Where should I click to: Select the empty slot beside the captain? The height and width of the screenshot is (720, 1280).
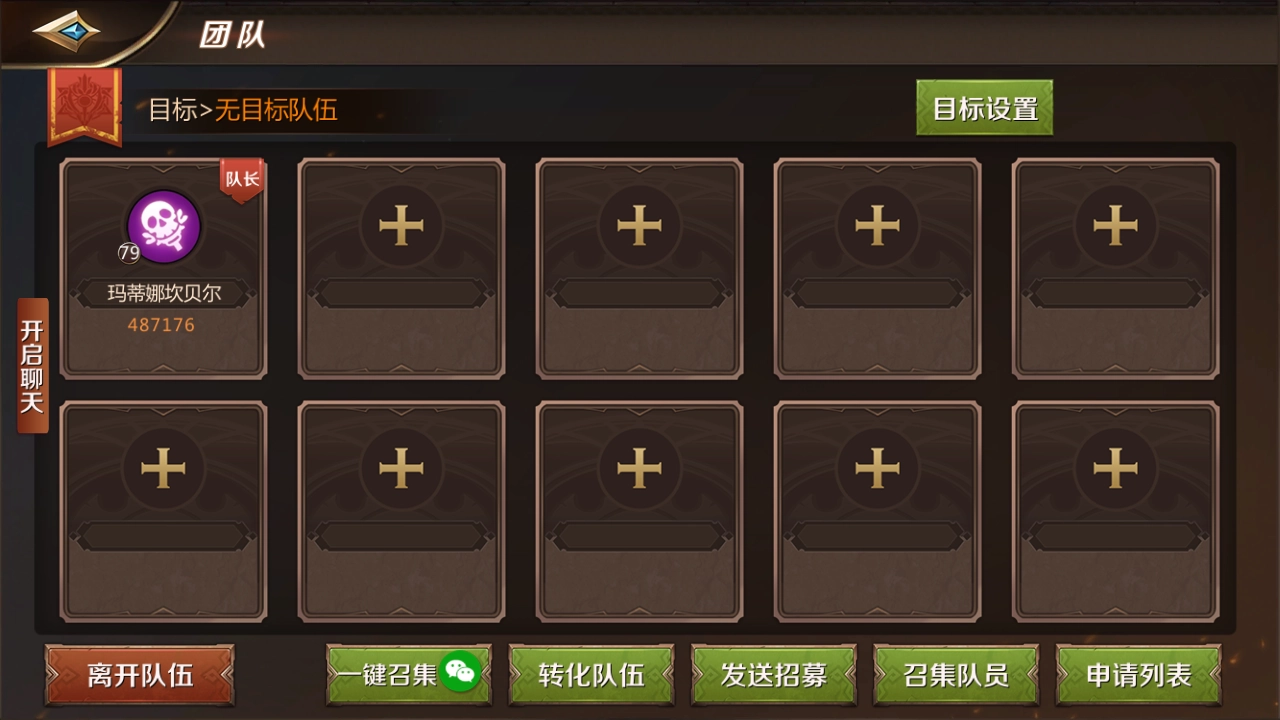401,265
